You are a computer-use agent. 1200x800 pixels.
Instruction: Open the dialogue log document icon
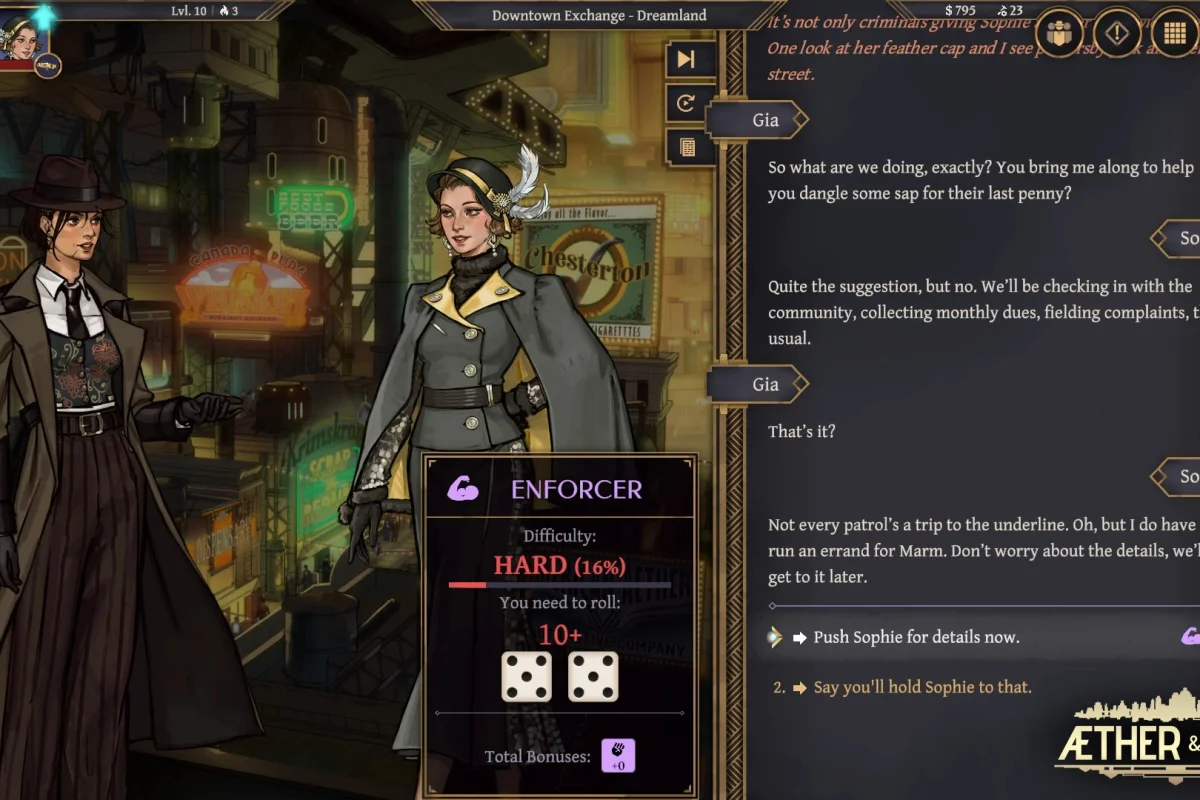[686, 147]
